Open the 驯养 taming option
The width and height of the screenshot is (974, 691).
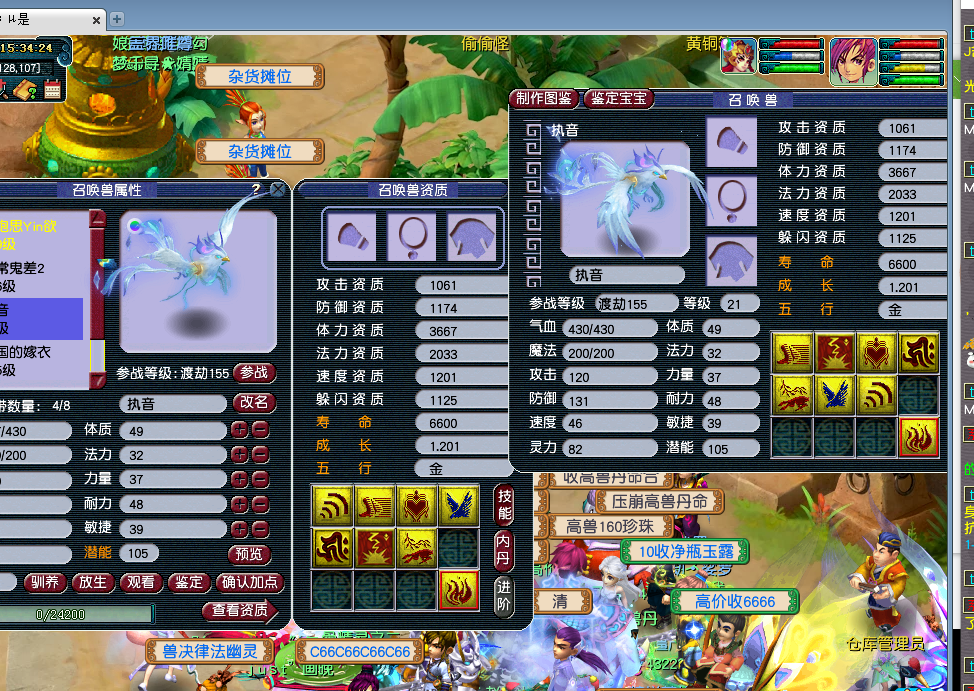click(x=47, y=582)
